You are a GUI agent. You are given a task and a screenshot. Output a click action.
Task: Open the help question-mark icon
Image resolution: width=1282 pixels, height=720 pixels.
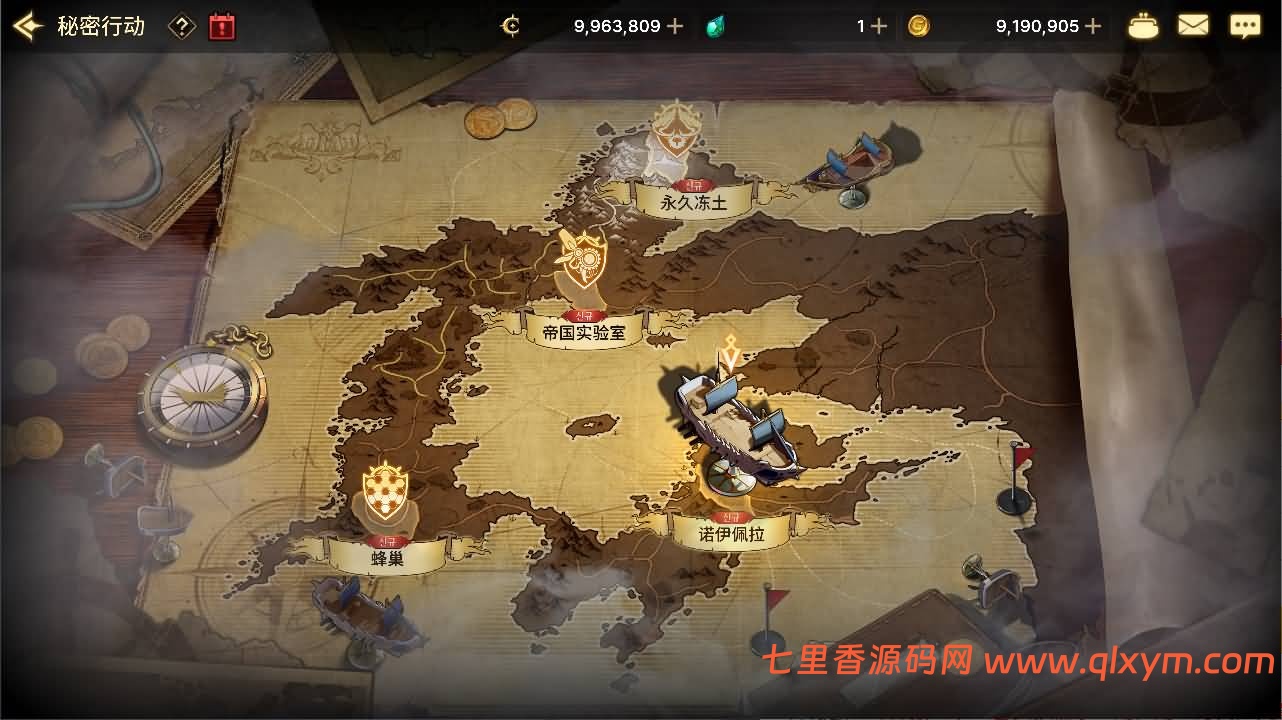click(x=182, y=27)
